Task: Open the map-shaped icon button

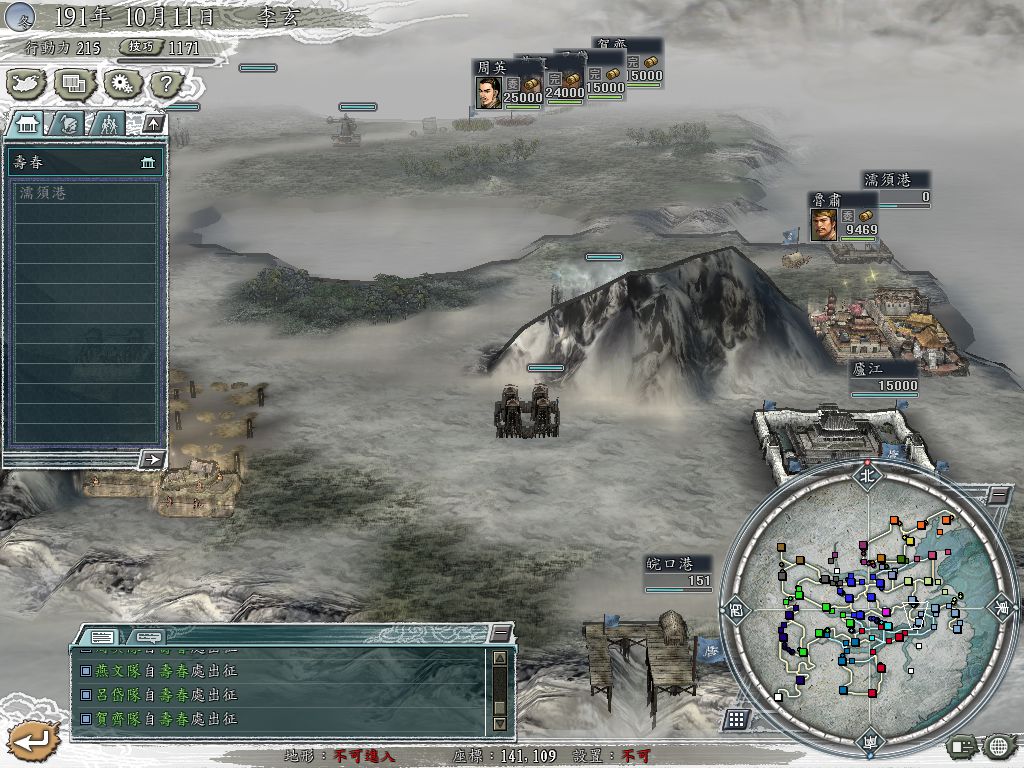Action: tap(26, 84)
